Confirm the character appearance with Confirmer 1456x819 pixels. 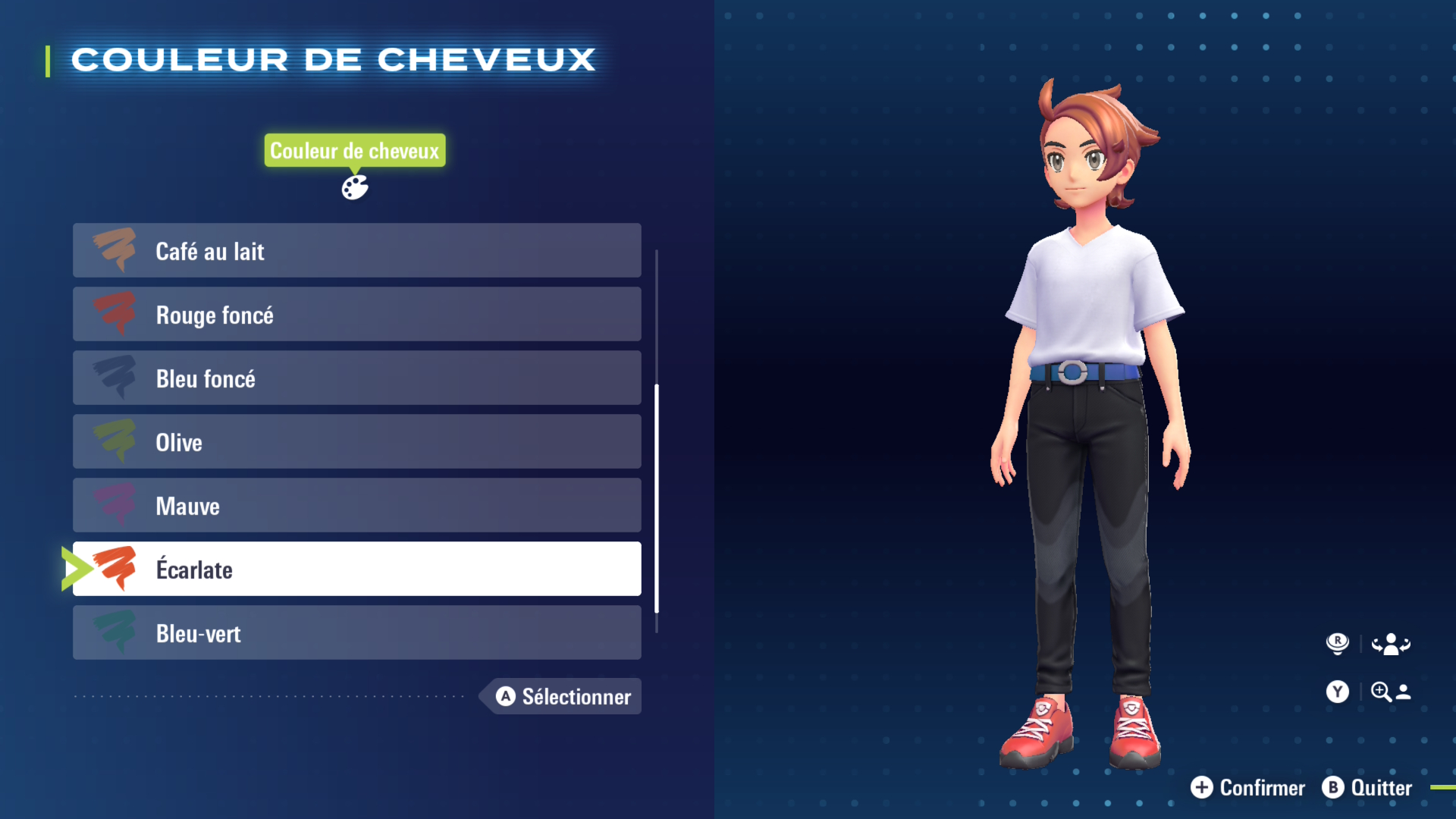coord(1248,788)
